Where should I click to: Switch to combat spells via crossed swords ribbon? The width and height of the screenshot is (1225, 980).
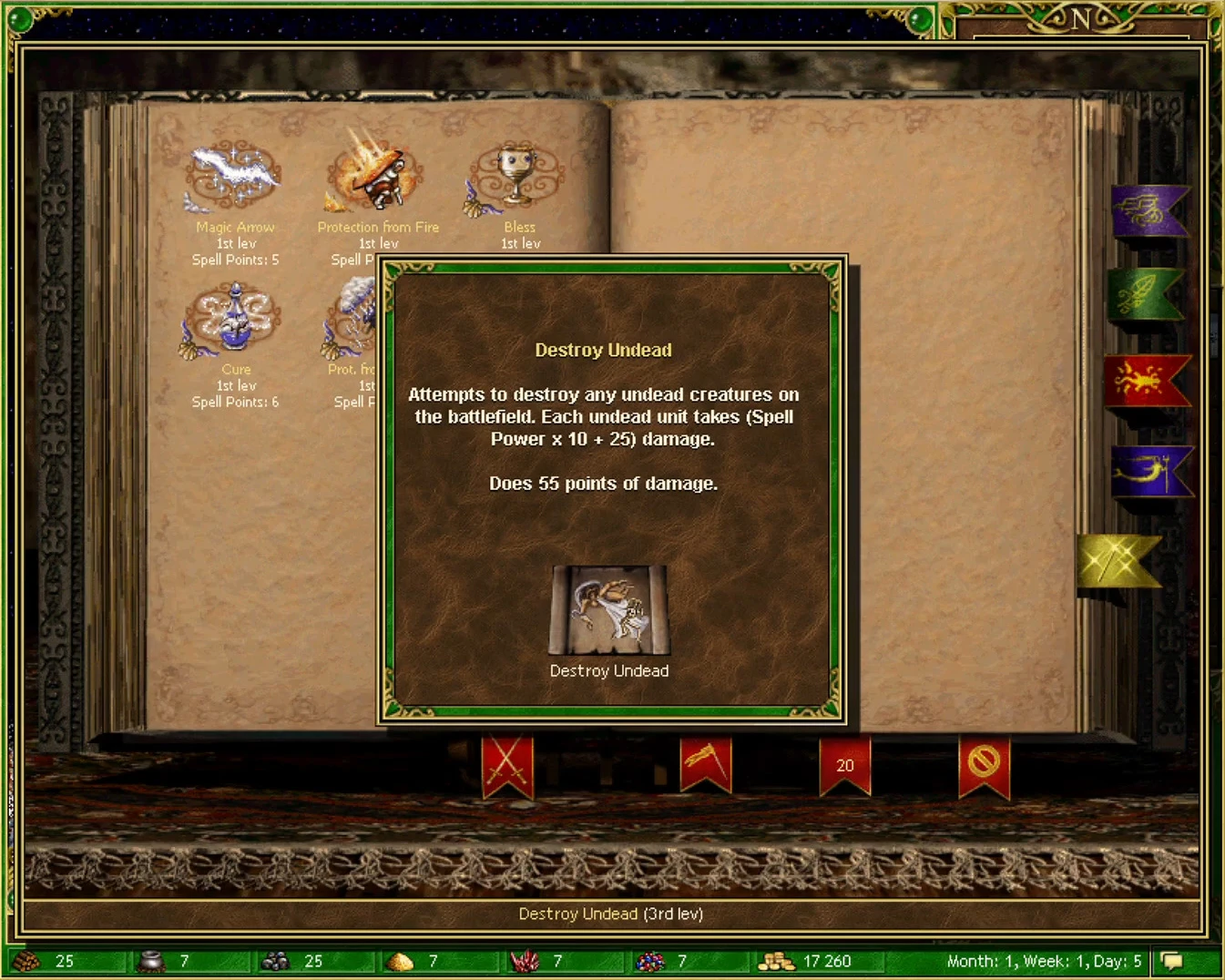507,763
